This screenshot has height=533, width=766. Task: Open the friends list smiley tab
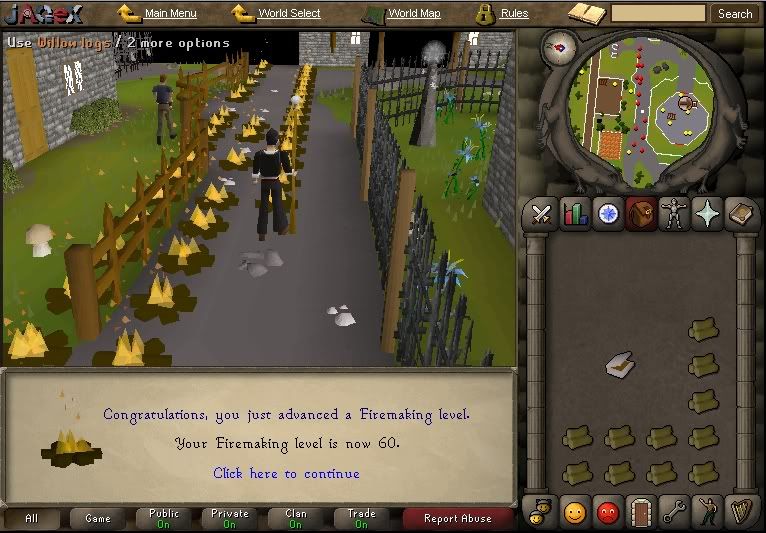tap(575, 511)
